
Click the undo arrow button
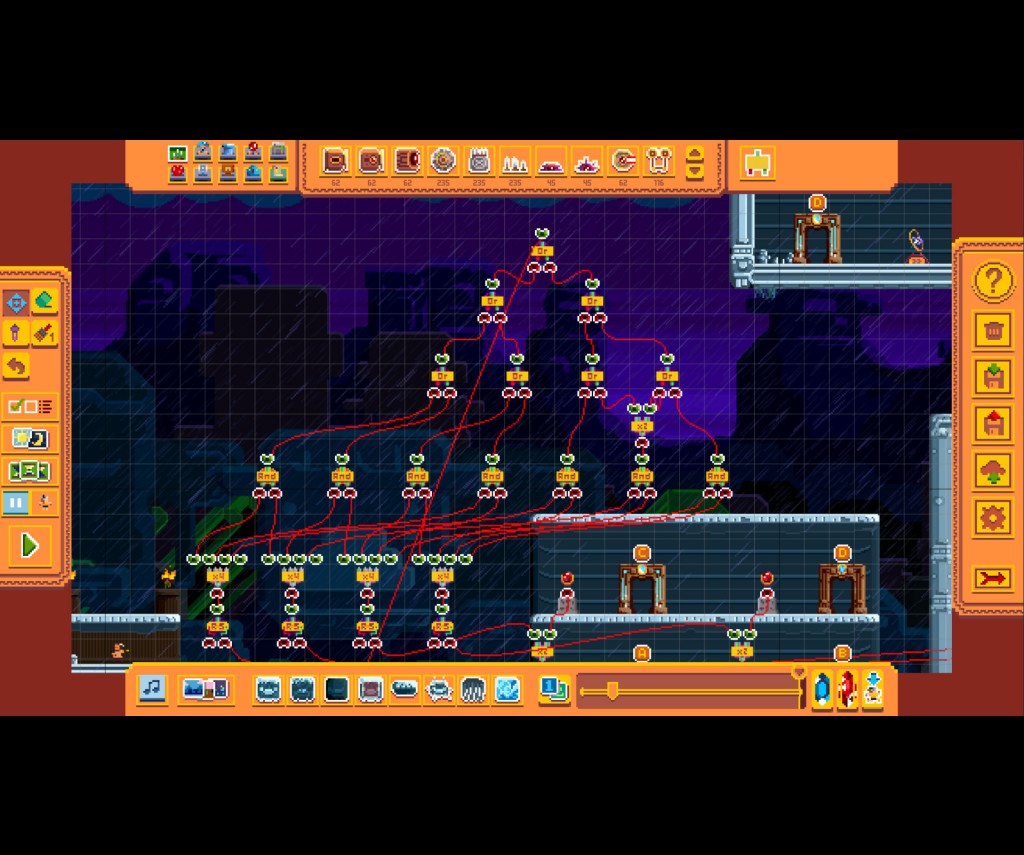click(x=16, y=365)
